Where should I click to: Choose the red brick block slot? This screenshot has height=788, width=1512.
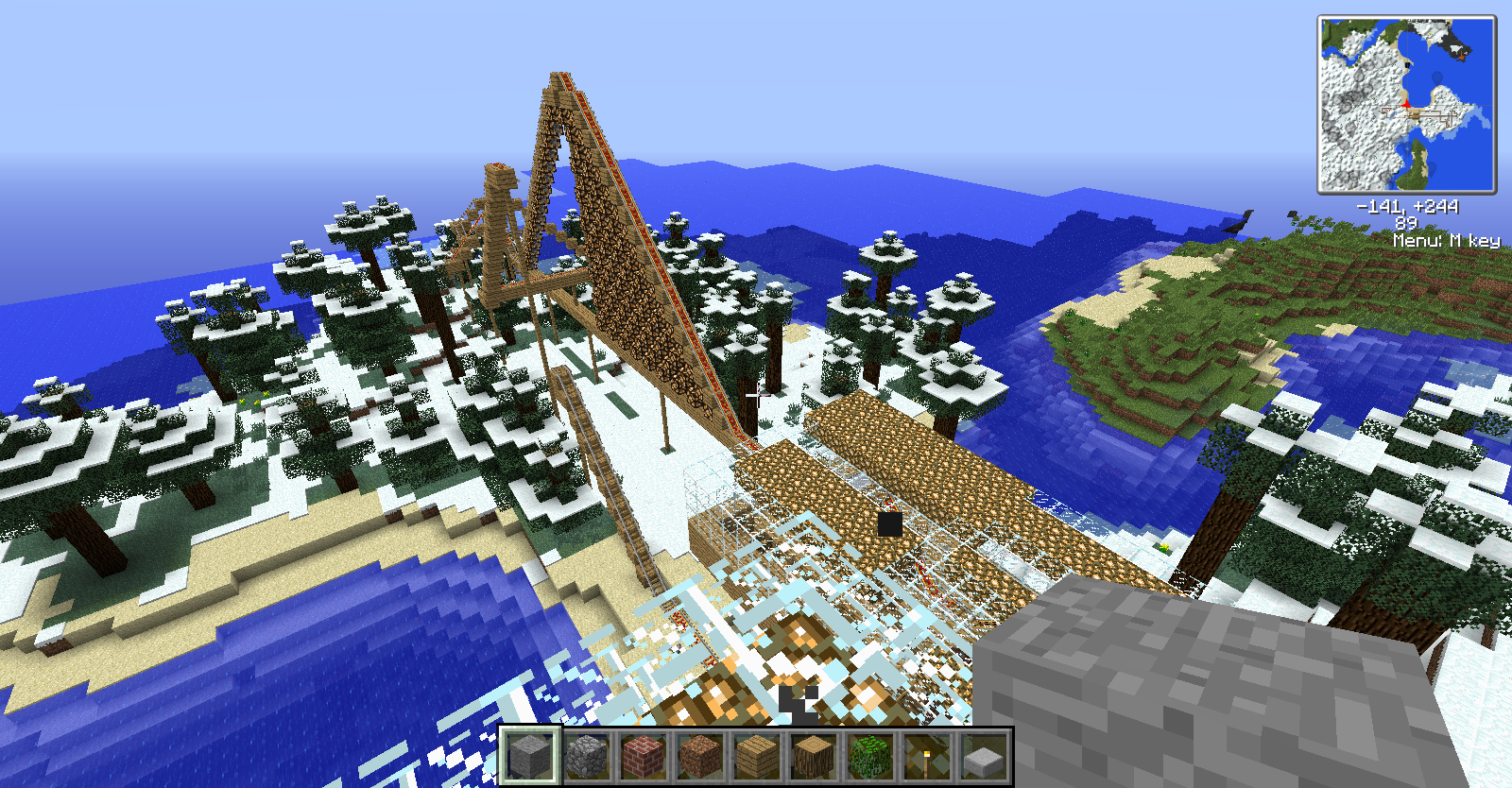point(644,756)
